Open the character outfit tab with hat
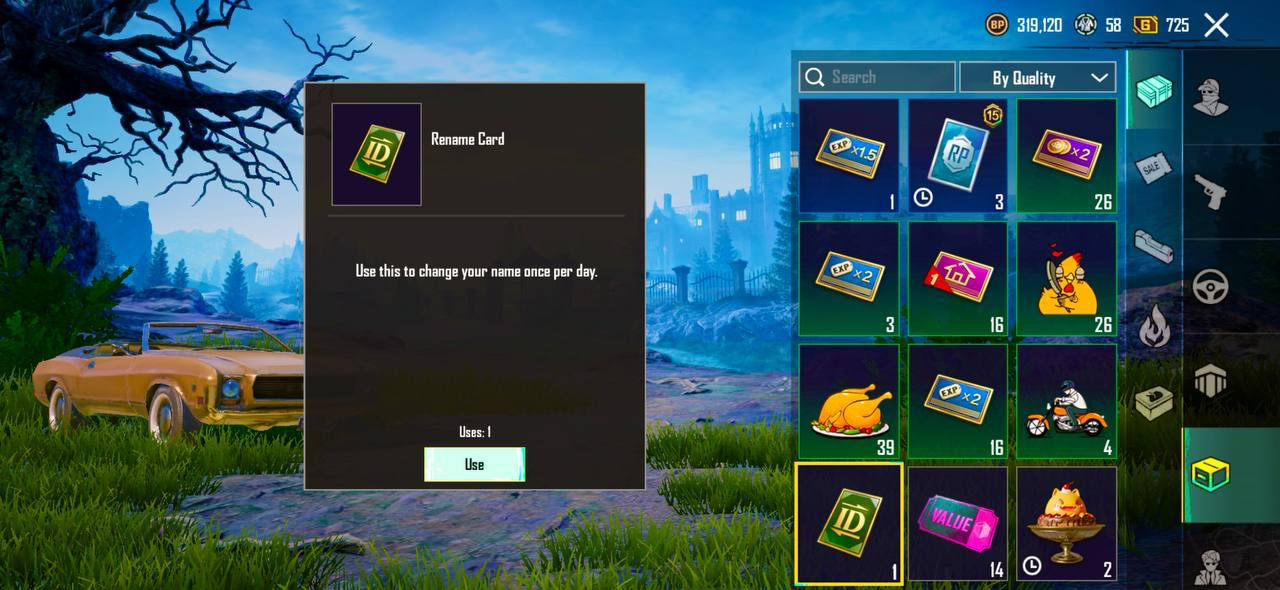The width and height of the screenshot is (1280, 590). (x=1210, y=97)
